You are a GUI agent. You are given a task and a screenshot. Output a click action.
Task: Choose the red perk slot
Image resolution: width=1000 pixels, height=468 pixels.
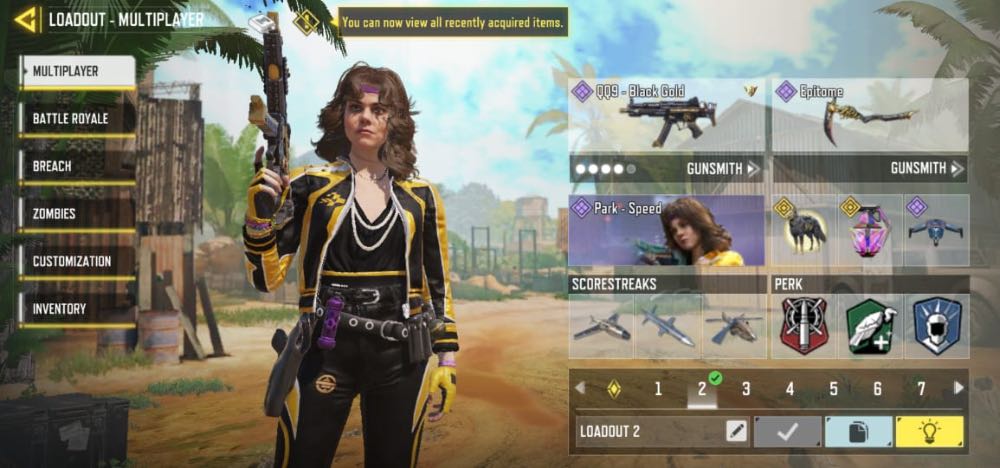[805, 326]
